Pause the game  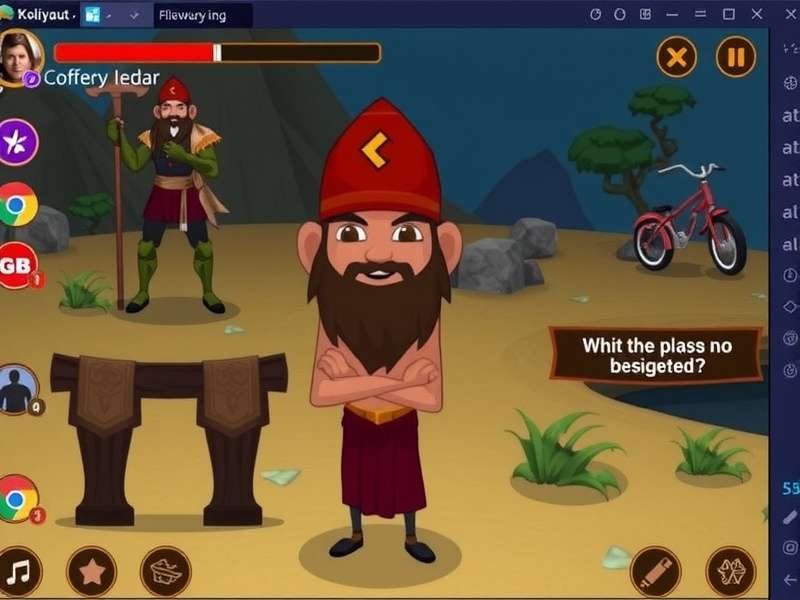[736, 57]
